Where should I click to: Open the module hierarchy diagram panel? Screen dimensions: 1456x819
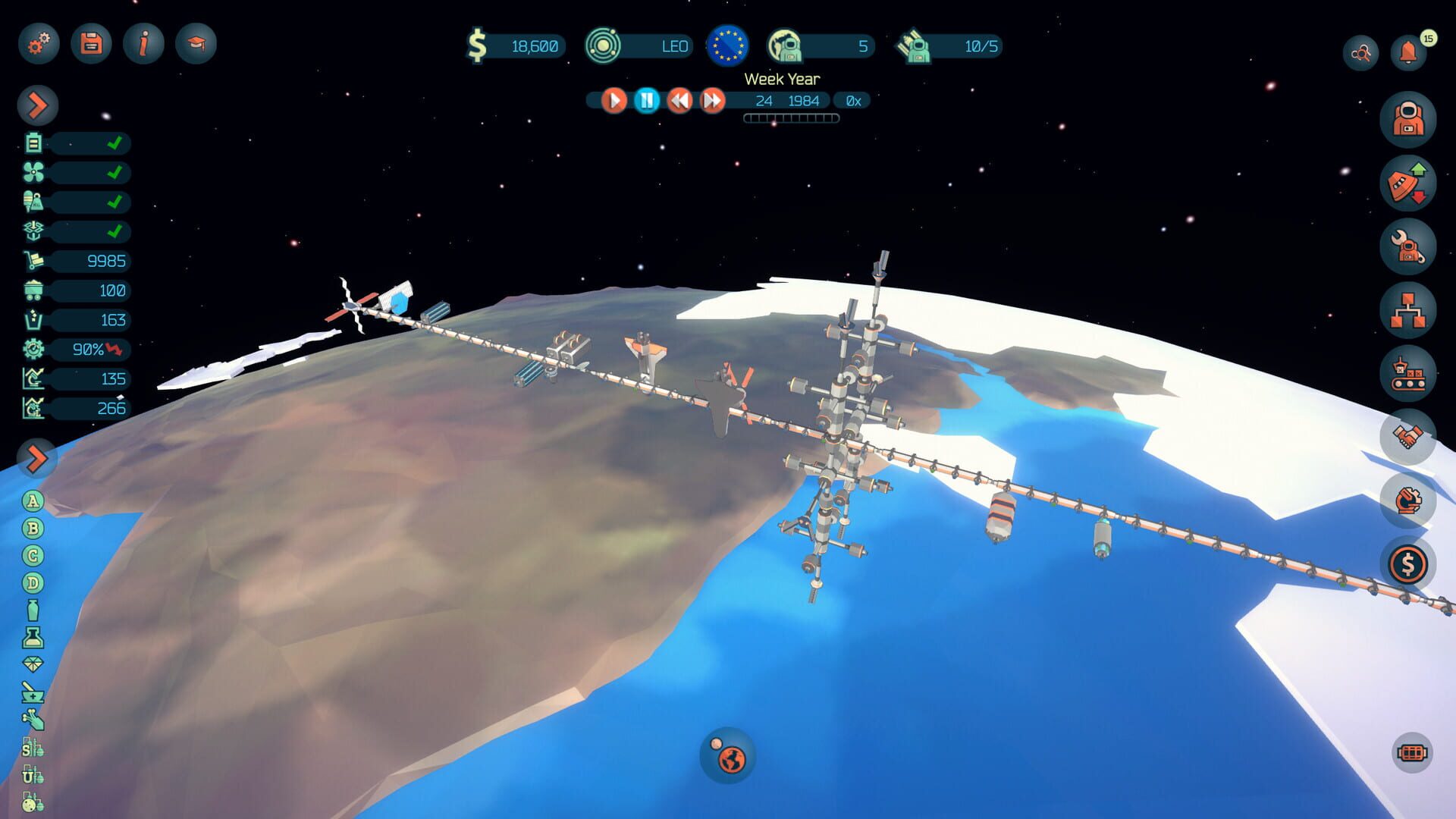[1408, 307]
